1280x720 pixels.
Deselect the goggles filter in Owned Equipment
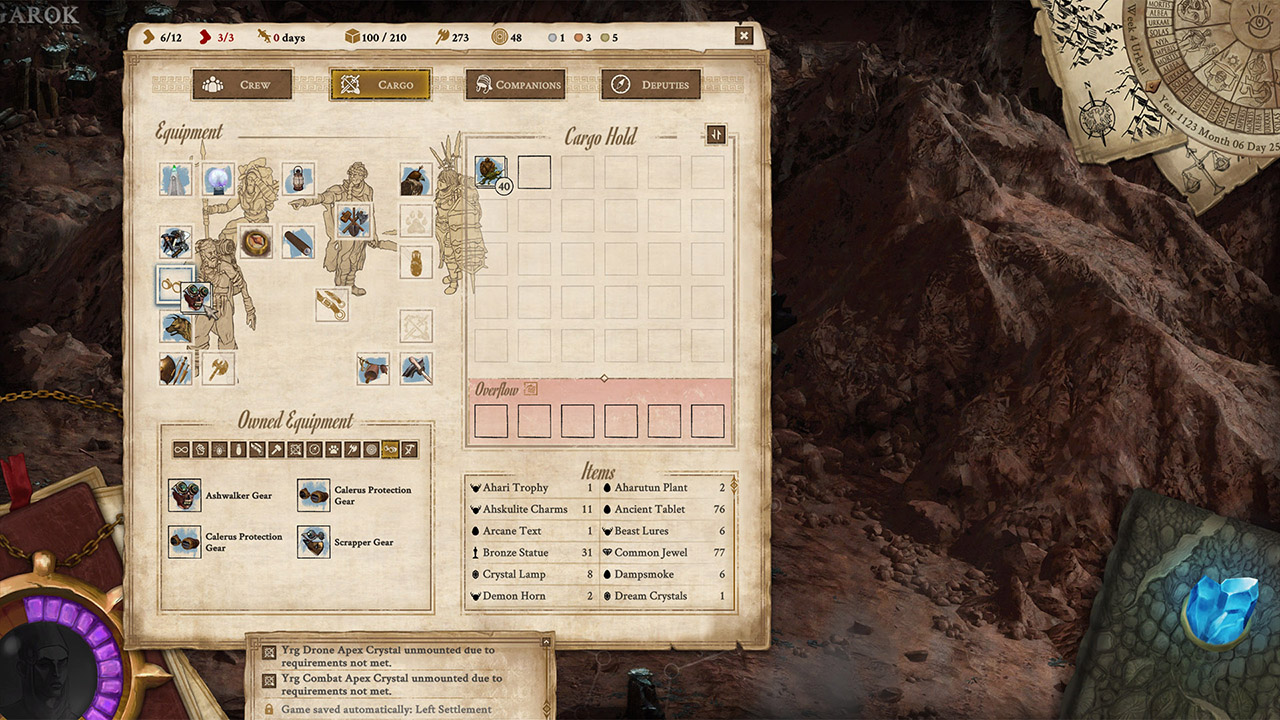(x=388, y=450)
